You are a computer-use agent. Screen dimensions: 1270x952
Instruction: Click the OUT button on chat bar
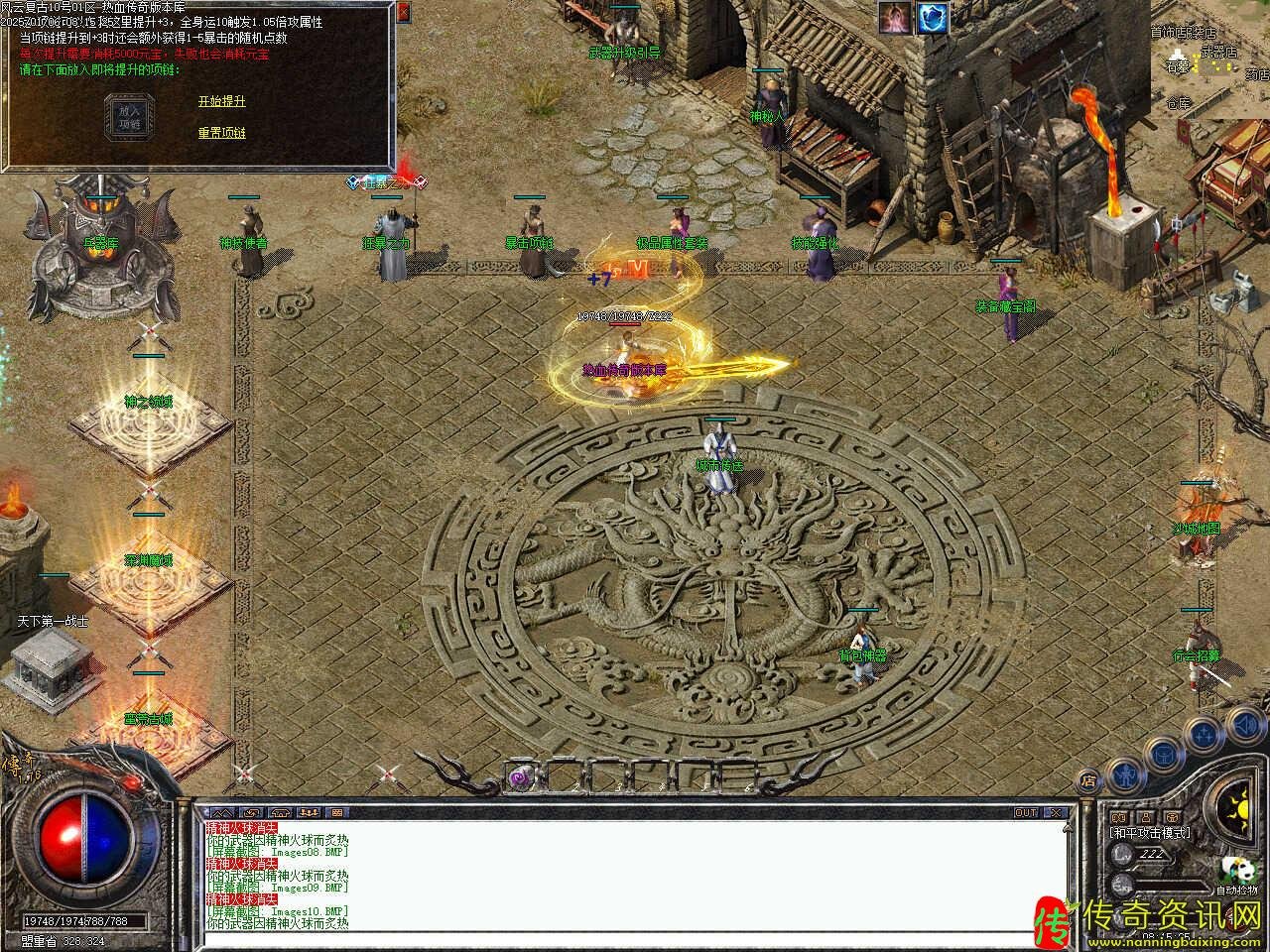click(1026, 813)
